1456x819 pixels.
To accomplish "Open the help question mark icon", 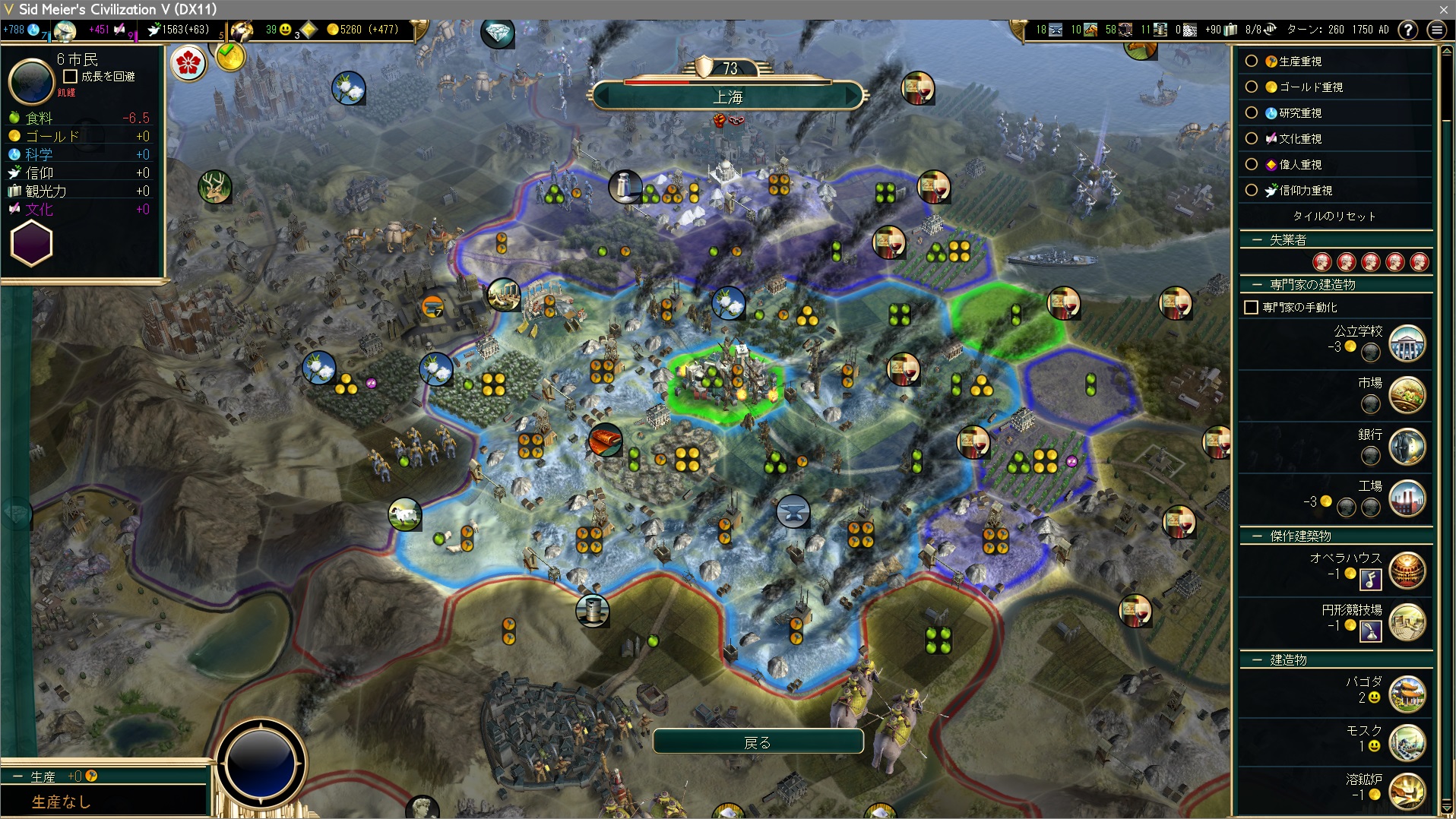I will tap(1408, 30).
